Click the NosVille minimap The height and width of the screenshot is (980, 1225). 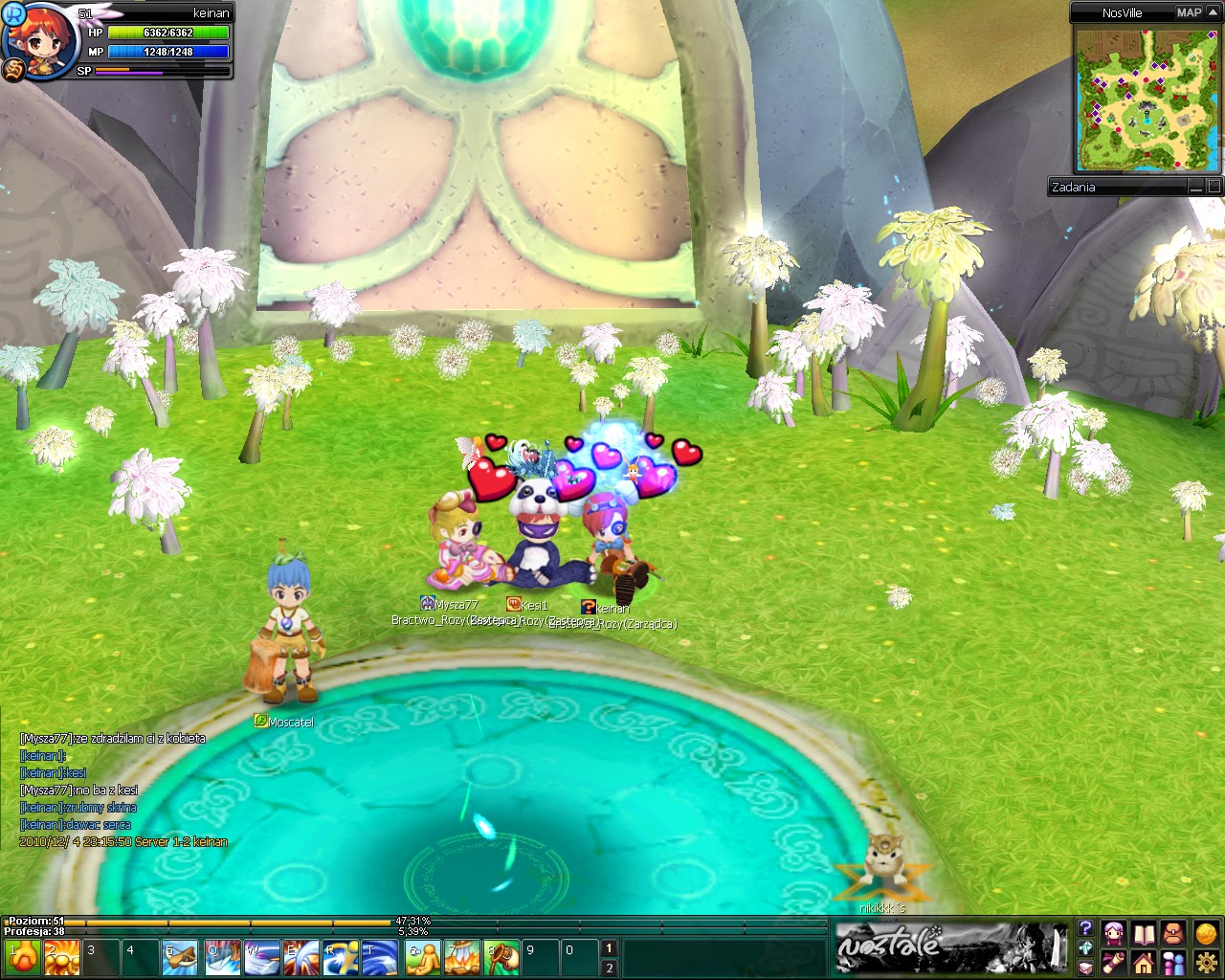pyautogui.click(x=1147, y=99)
